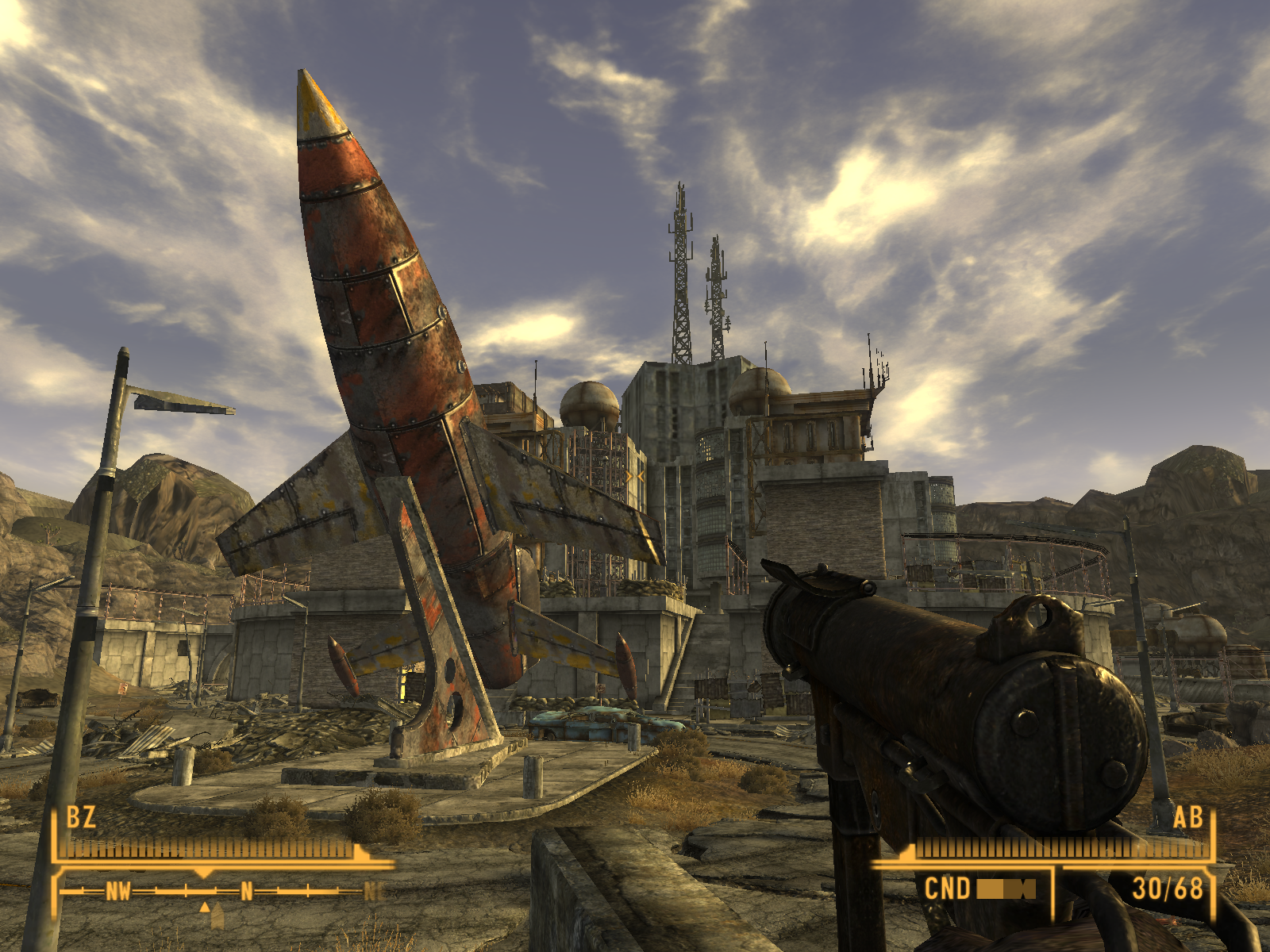The image size is (1270, 952).
Task: Select the quest marker arrow below the compass
Action: [205, 907]
